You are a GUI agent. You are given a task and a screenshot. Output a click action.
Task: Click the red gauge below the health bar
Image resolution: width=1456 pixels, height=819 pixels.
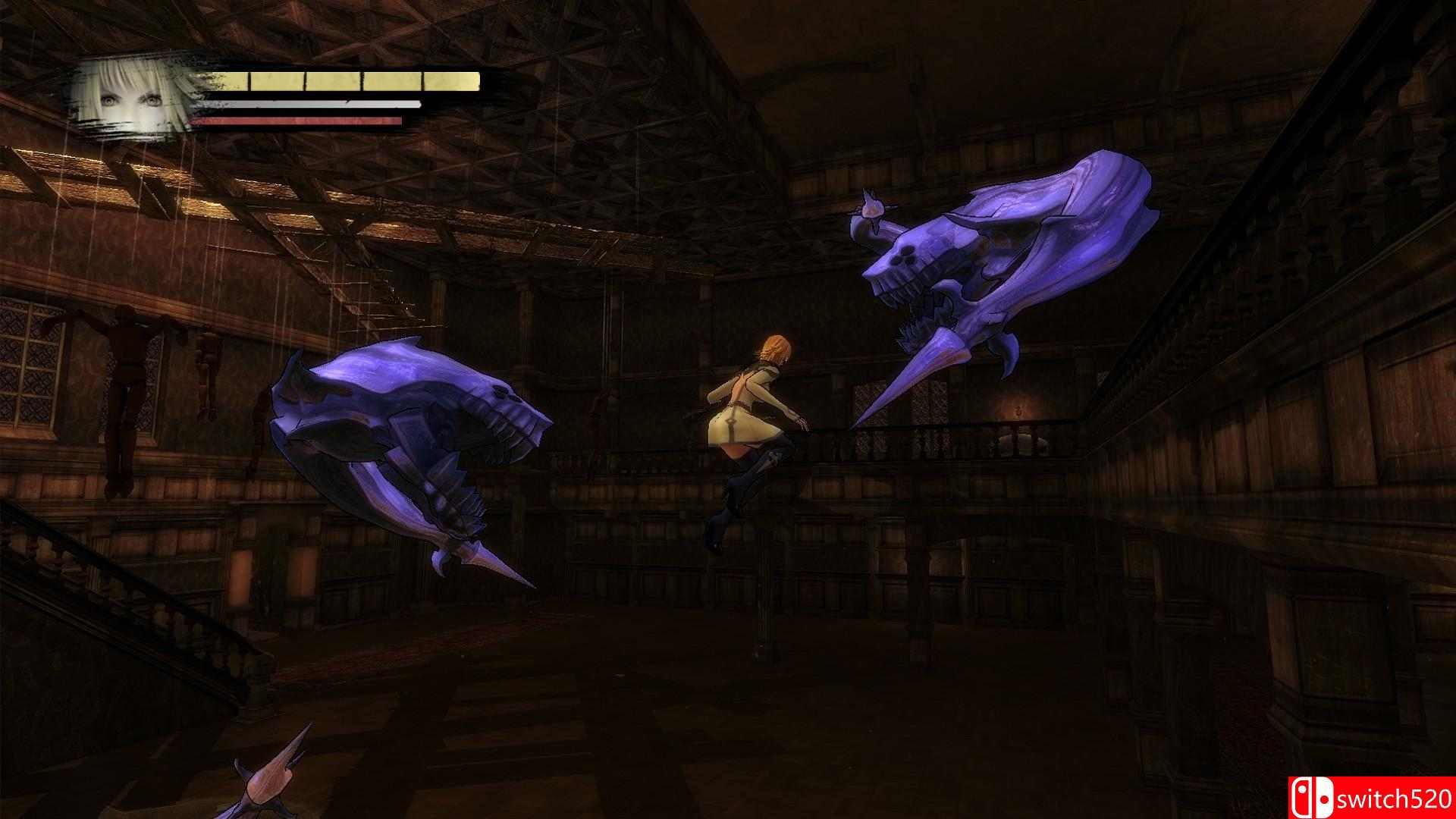point(296,120)
